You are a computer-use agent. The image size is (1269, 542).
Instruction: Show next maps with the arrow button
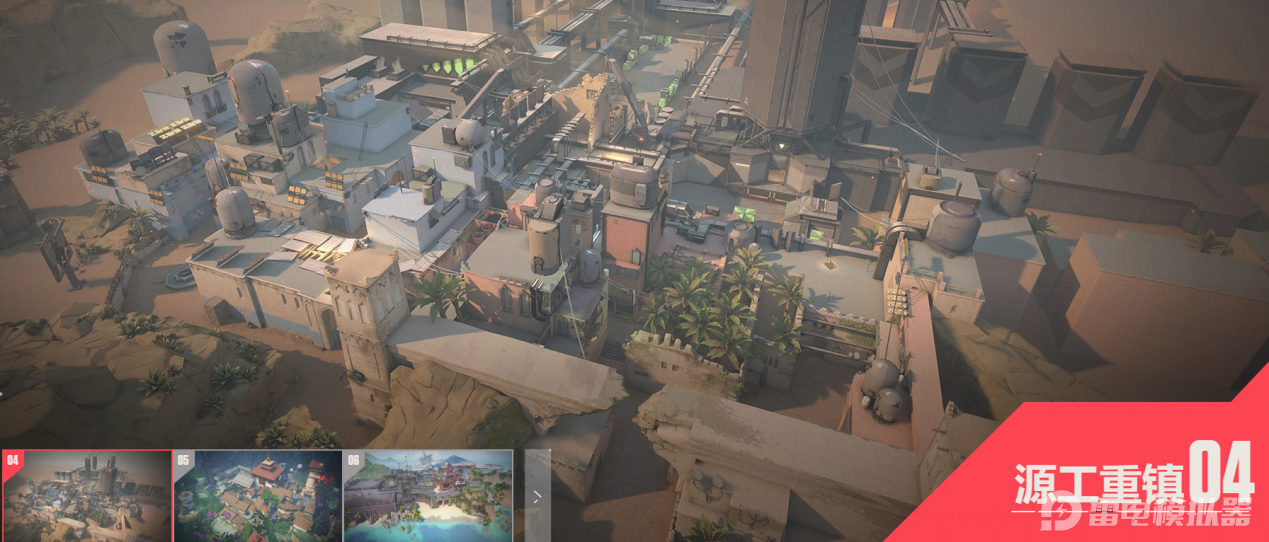538,495
